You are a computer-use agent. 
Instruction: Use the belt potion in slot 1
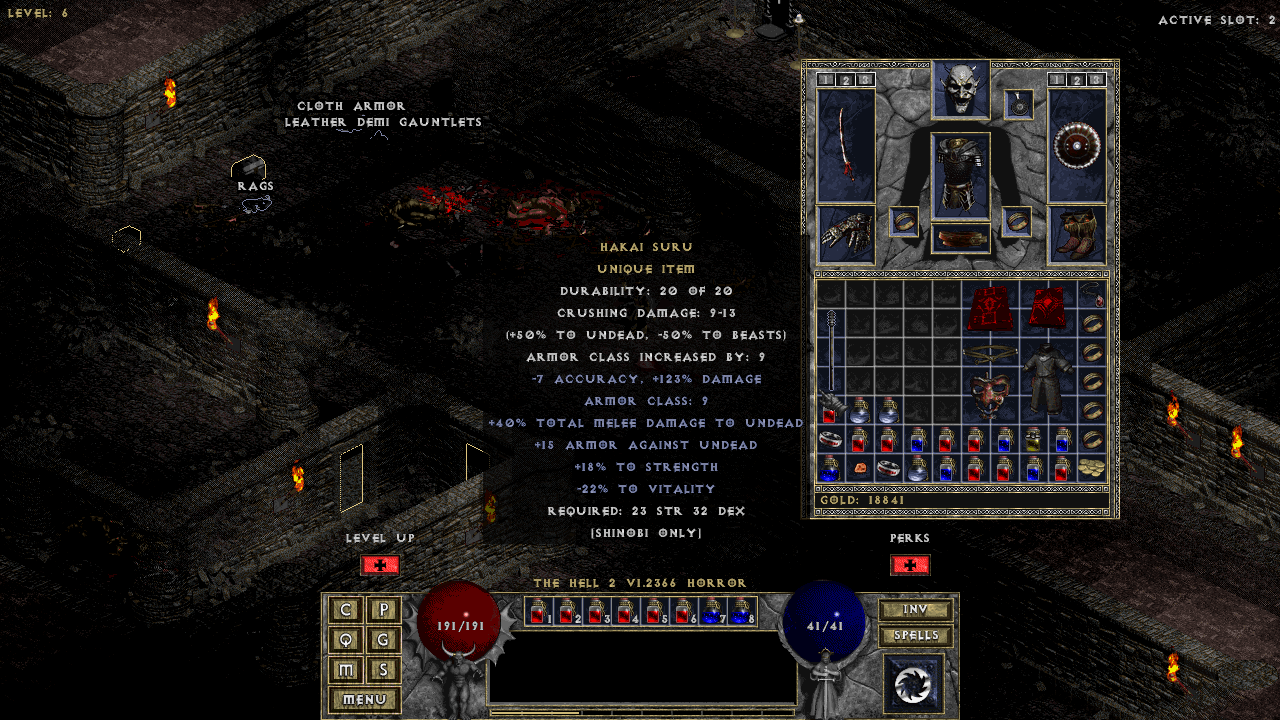tap(540, 611)
